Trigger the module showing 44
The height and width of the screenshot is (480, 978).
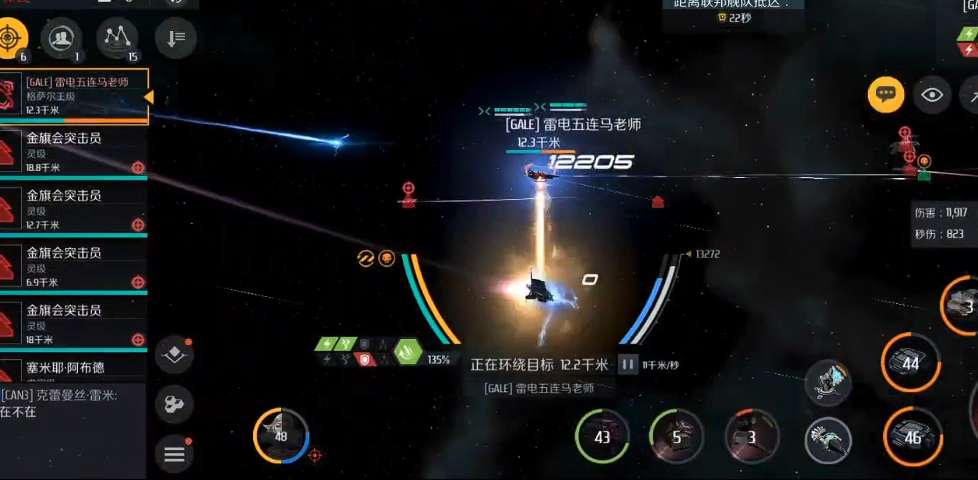(911, 363)
